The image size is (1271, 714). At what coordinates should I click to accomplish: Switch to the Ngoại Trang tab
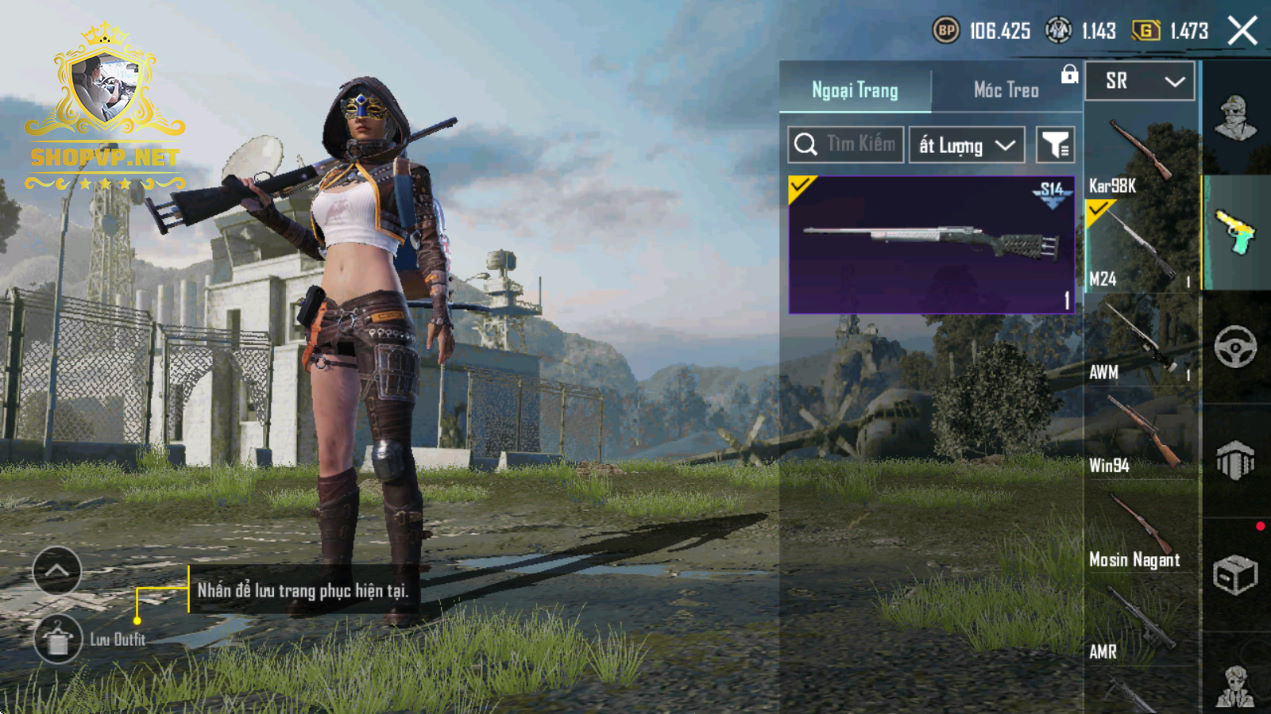click(855, 90)
